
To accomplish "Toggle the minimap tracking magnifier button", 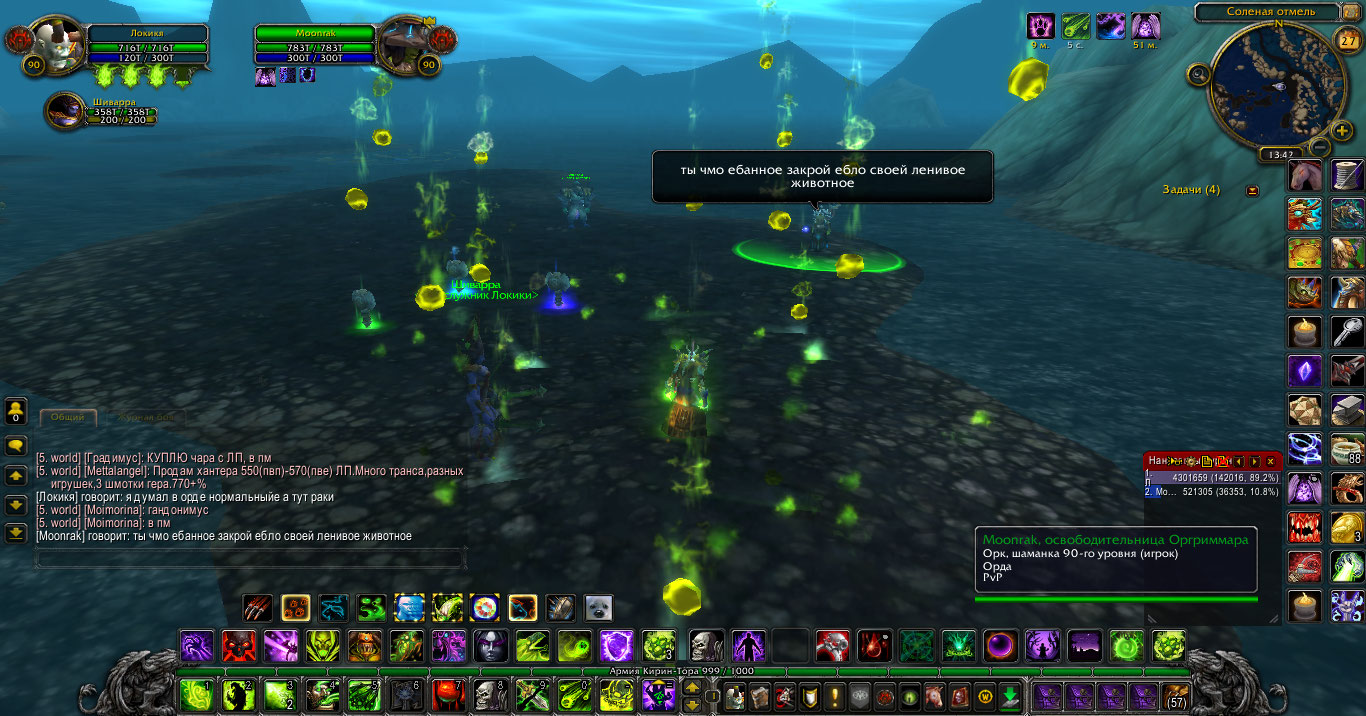I will pyautogui.click(x=1198, y=73).
